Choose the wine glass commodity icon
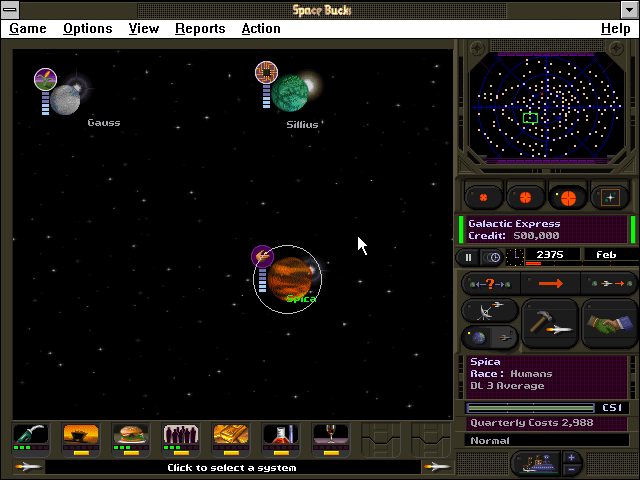The width and height of the screenshot is (640, 480). click(329, 435)
